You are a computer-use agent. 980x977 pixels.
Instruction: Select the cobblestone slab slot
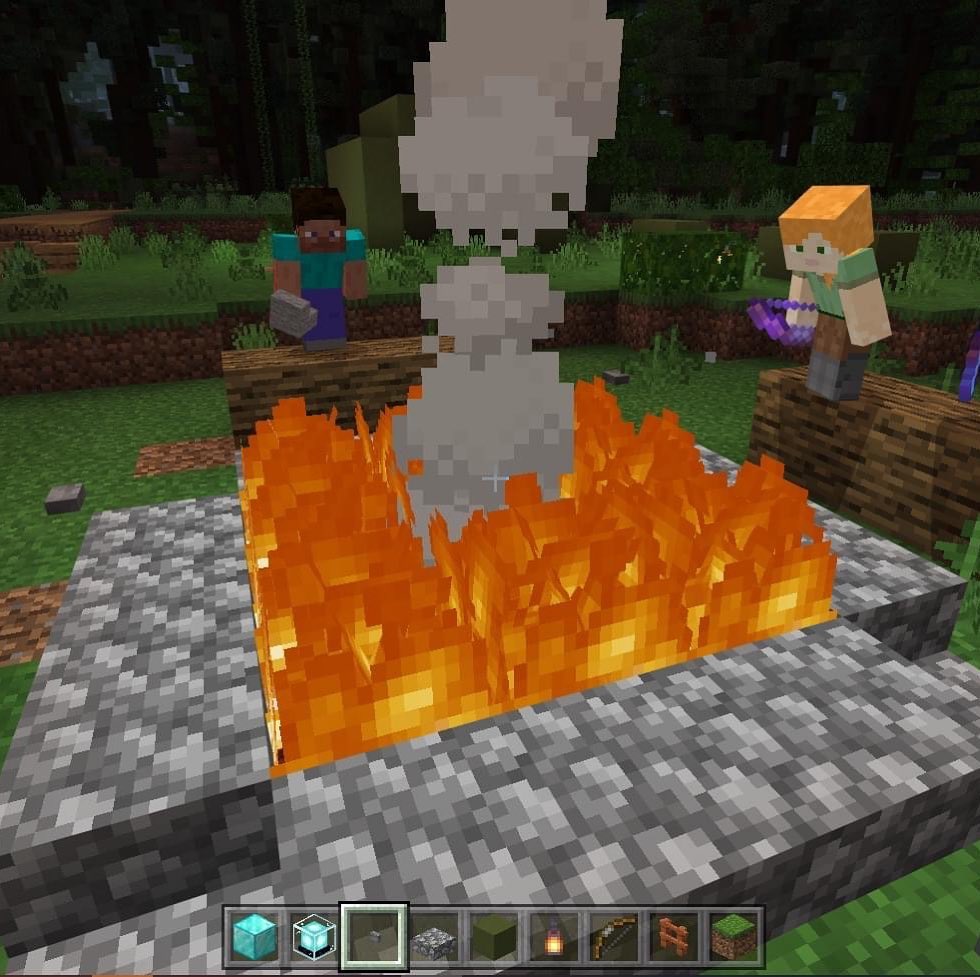point(434,937)
